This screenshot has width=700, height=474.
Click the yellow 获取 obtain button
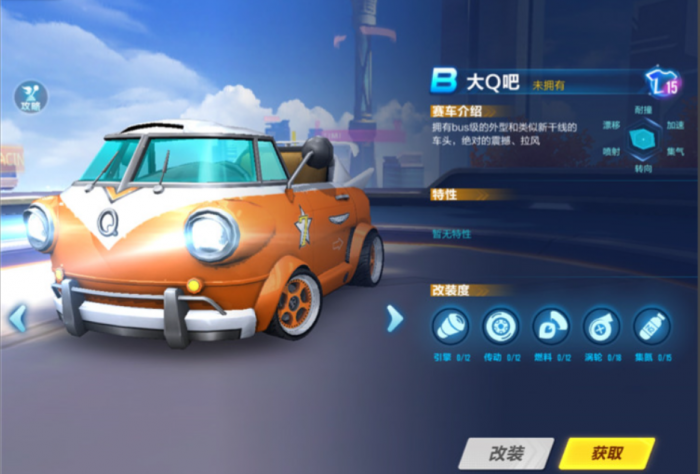pos(608,452)
